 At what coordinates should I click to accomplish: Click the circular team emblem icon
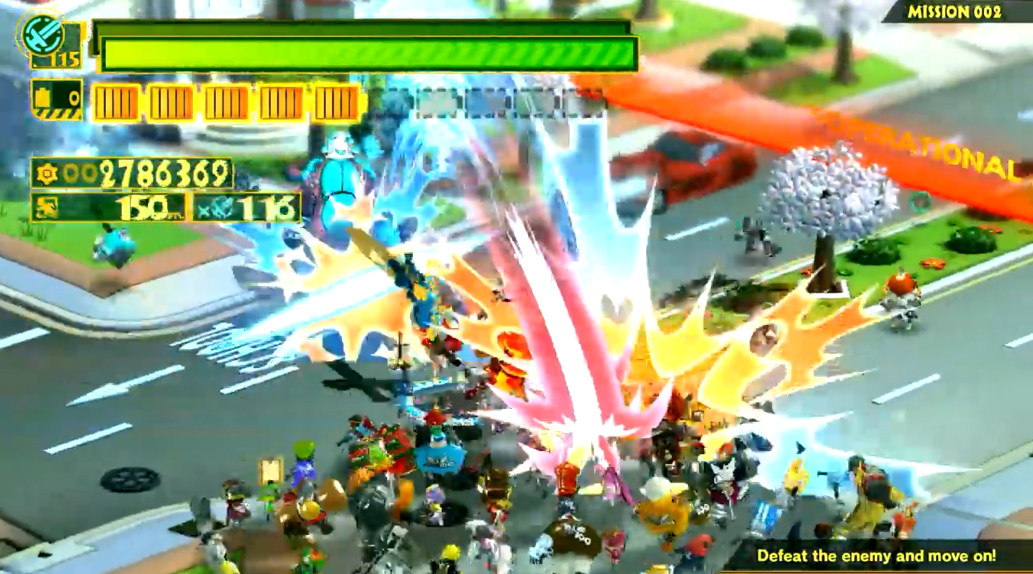tap(41, 34)
